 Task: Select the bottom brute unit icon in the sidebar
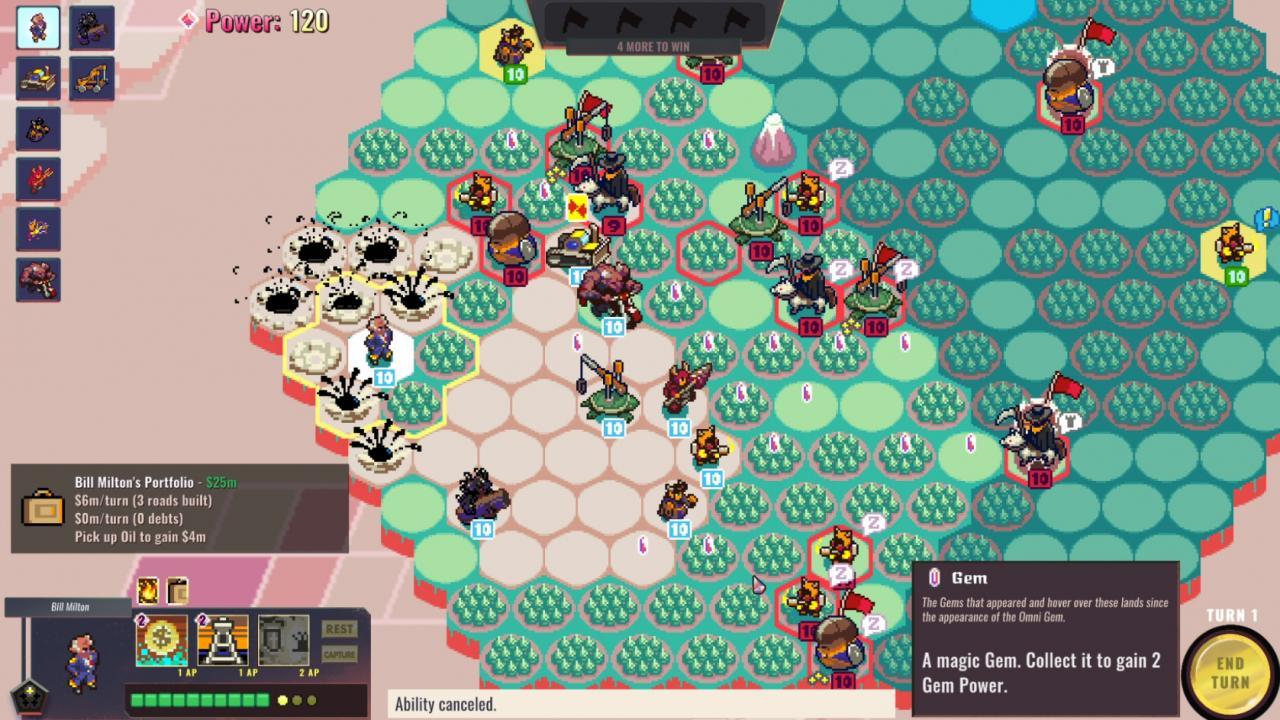click(38, 279)
